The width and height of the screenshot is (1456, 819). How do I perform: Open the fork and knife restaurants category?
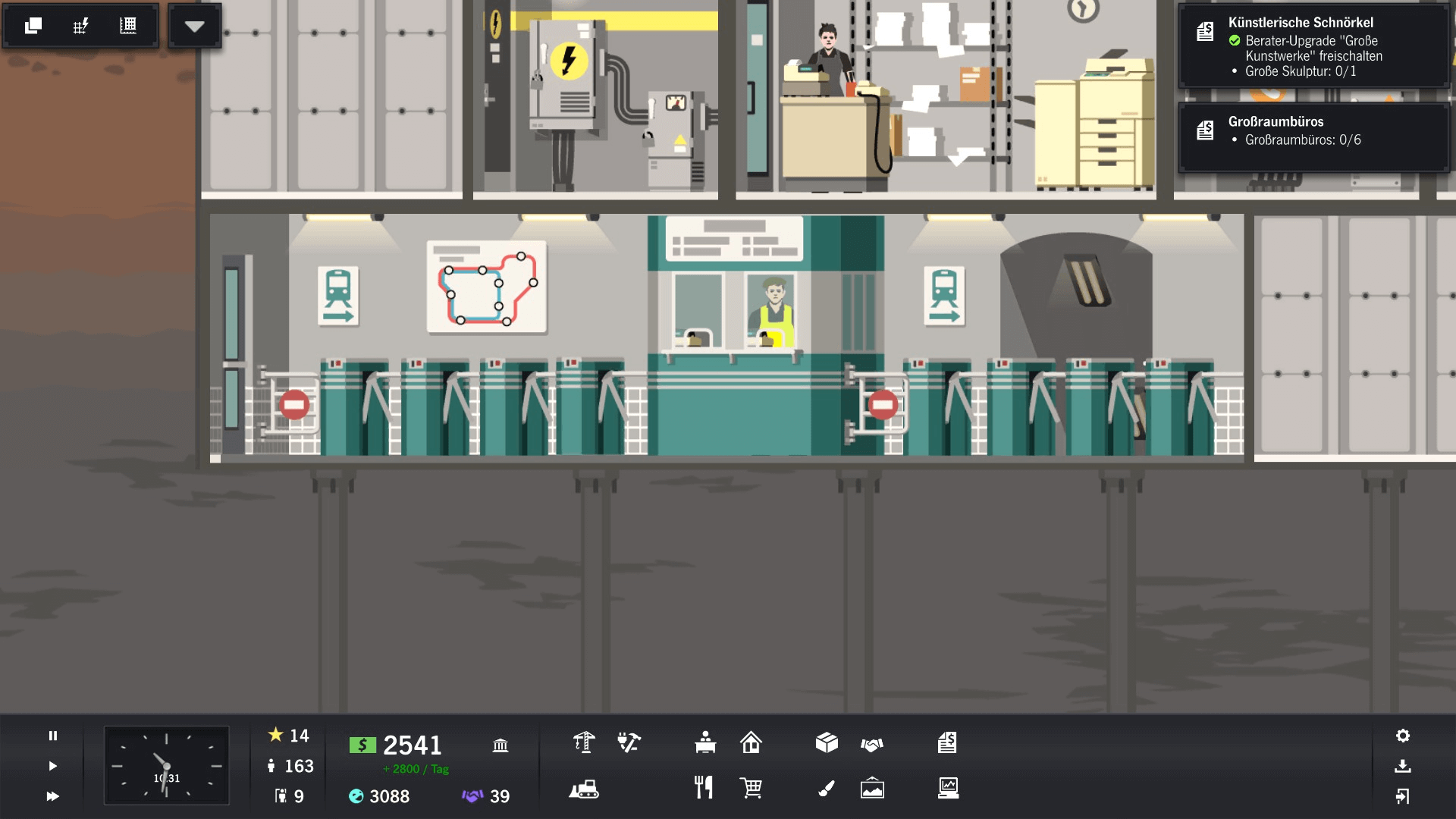point(704,788)
